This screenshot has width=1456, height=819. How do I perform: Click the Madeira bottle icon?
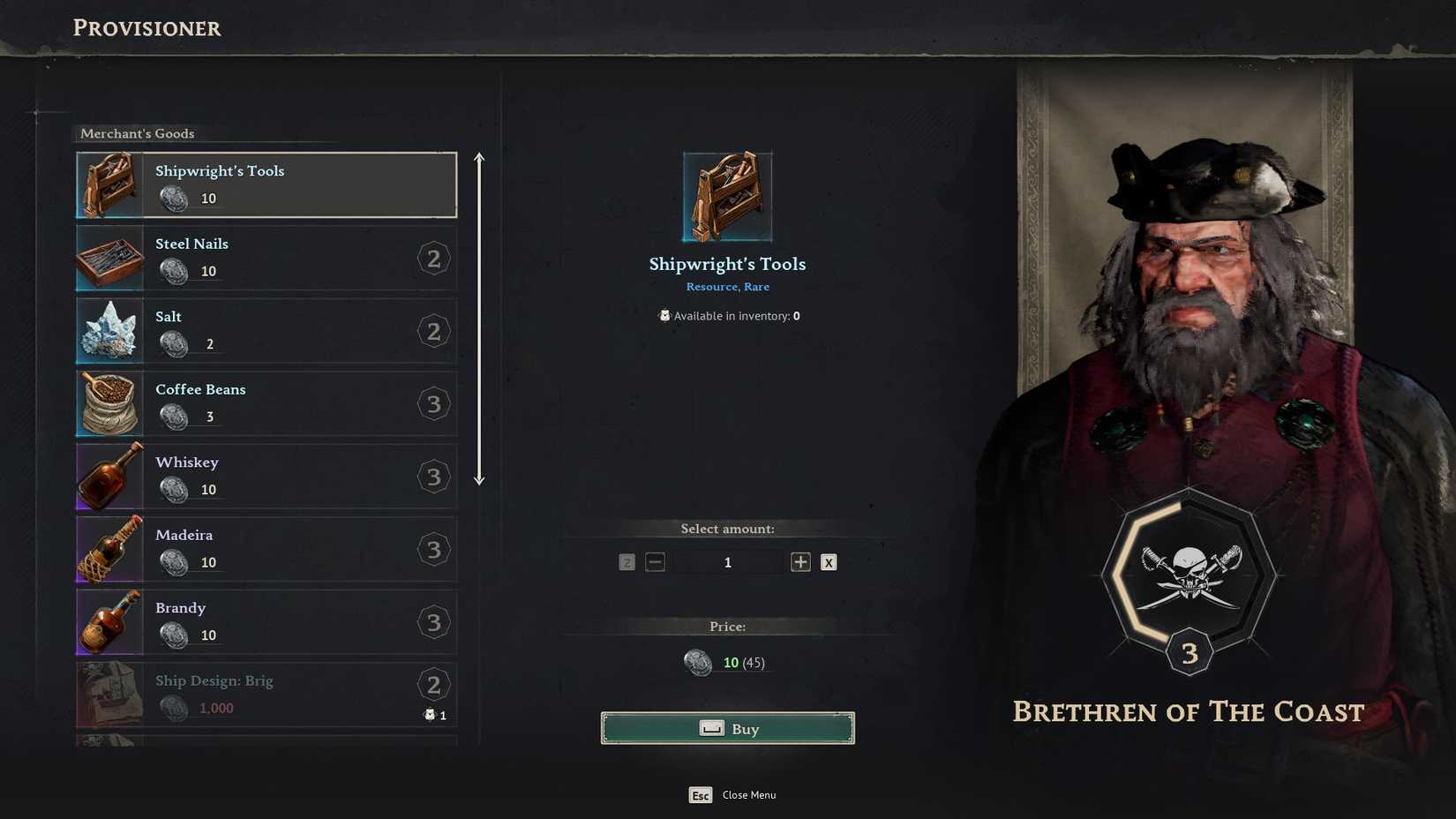pos(108,549)
